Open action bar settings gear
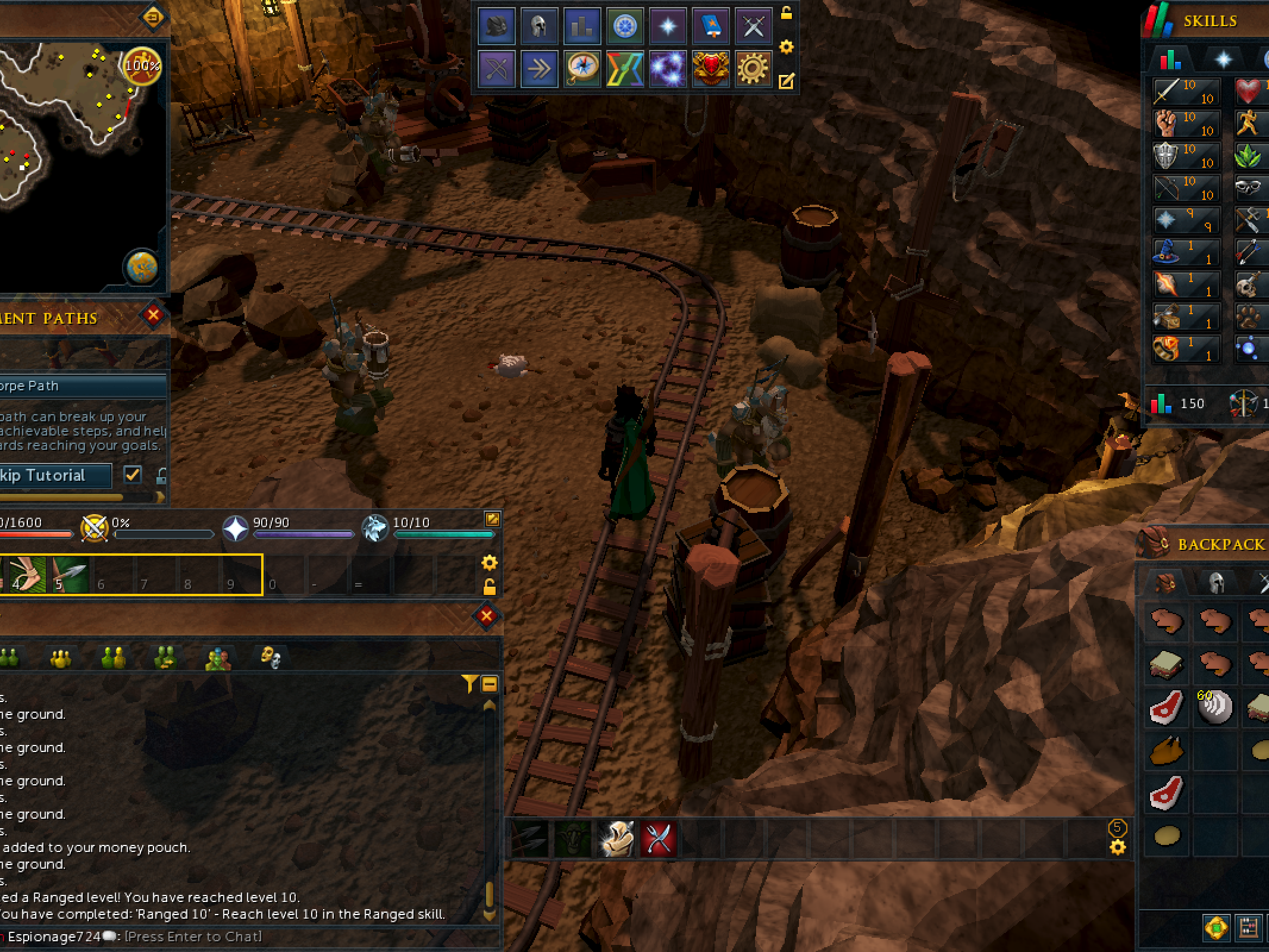Image resolution: width=1269 pixels, height=952 pixels. click(x=489, y=563)
